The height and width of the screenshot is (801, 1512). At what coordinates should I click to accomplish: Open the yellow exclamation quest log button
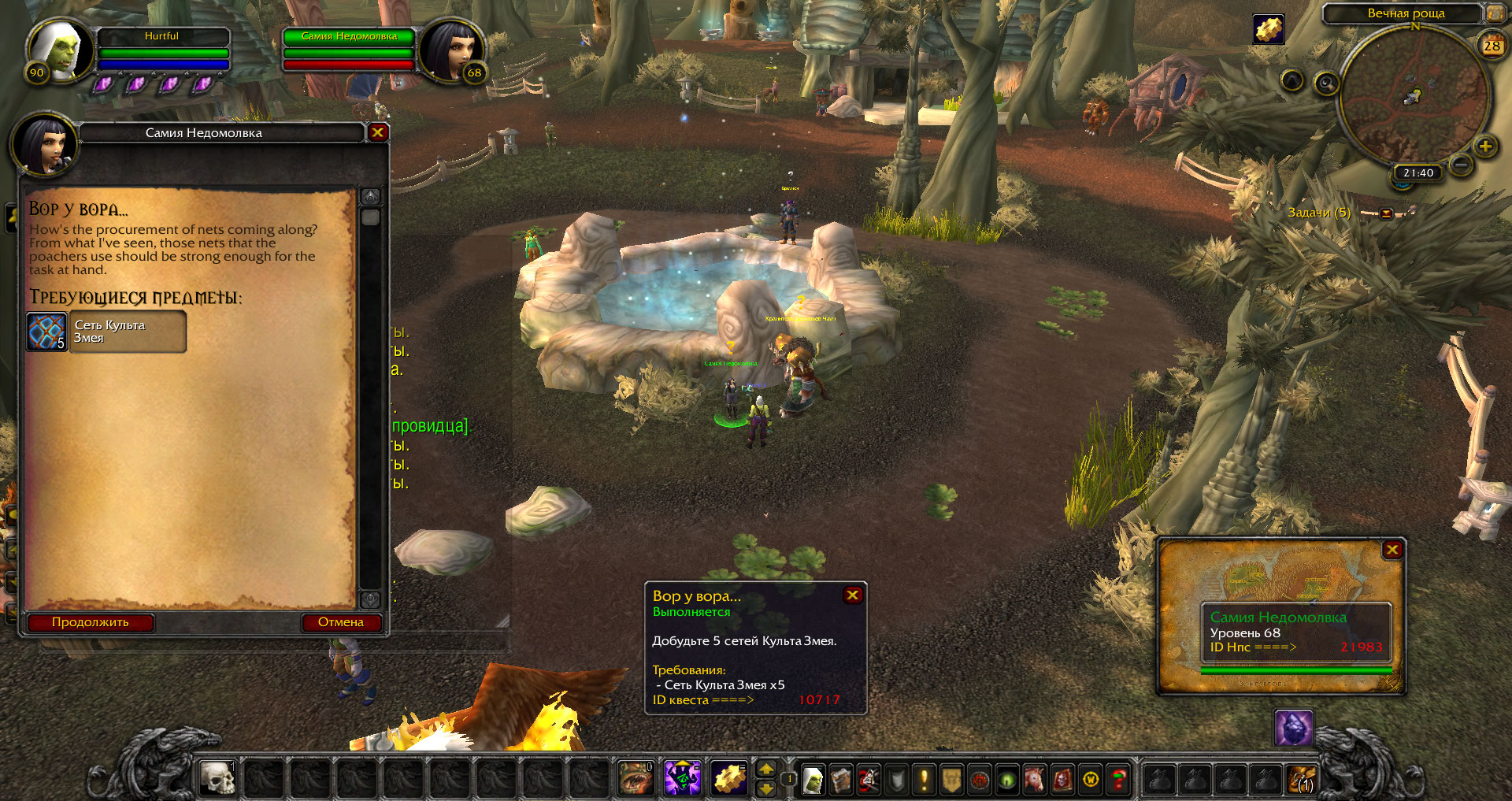click(x=924, y=780)
